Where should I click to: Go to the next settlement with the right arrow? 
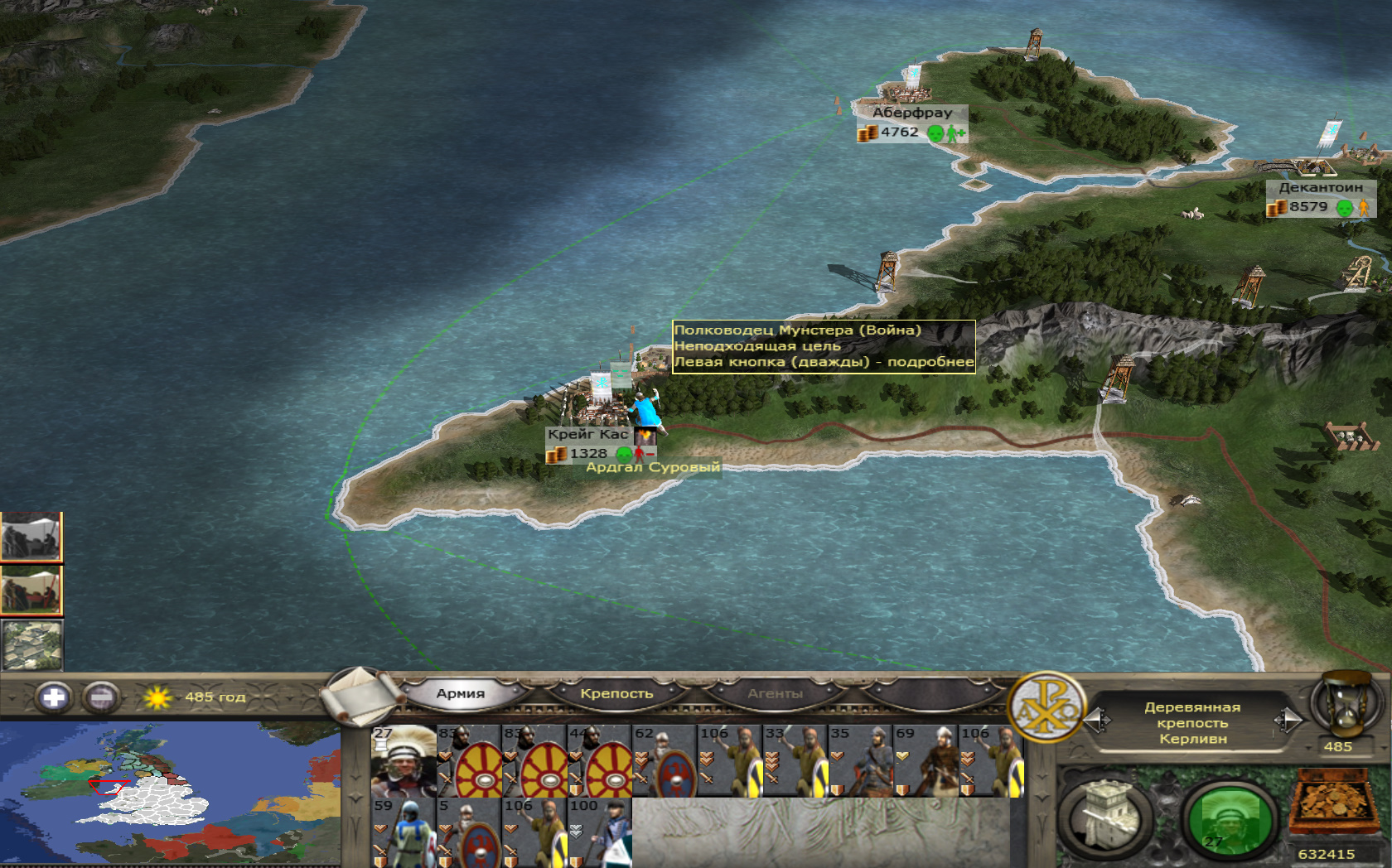[1288, 721]
